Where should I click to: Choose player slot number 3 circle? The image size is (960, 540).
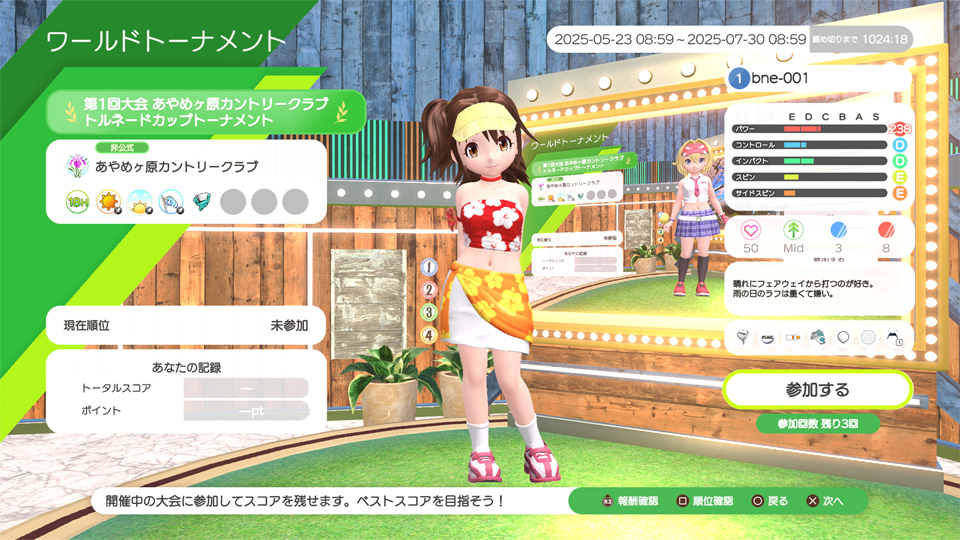[429, 312]
